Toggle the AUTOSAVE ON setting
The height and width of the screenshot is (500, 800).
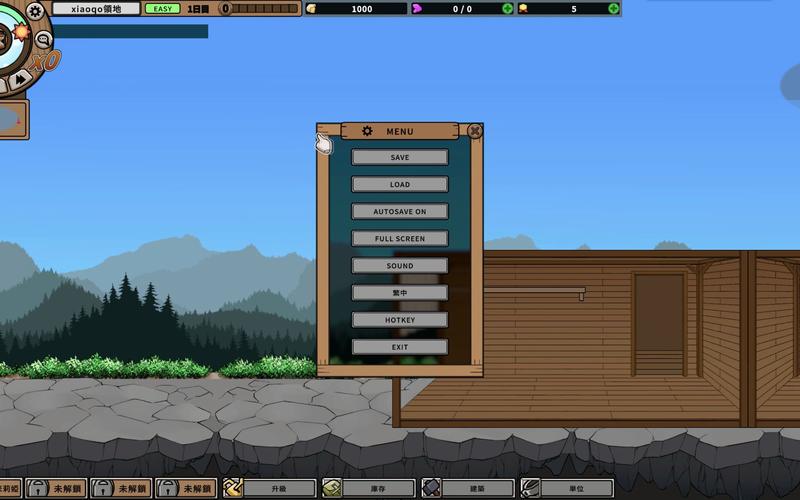(x=400, y=211)
